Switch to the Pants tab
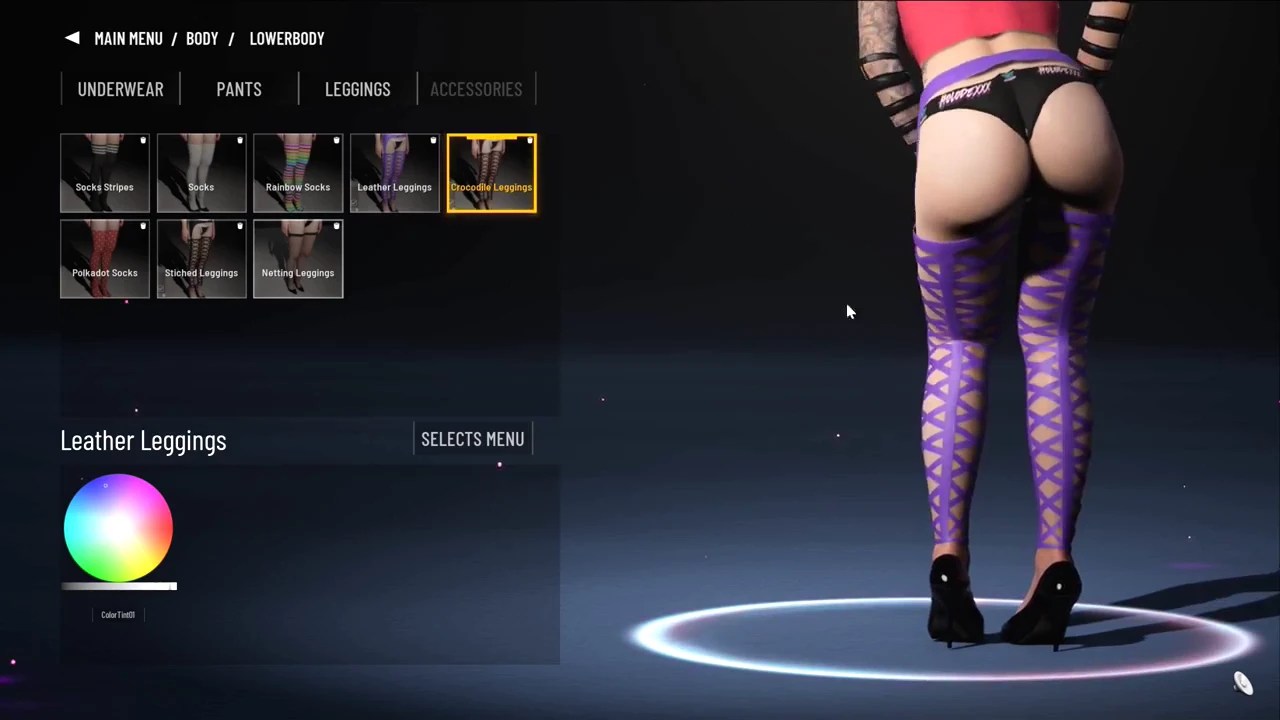The image size is (1280, 720). click(239, 89)
